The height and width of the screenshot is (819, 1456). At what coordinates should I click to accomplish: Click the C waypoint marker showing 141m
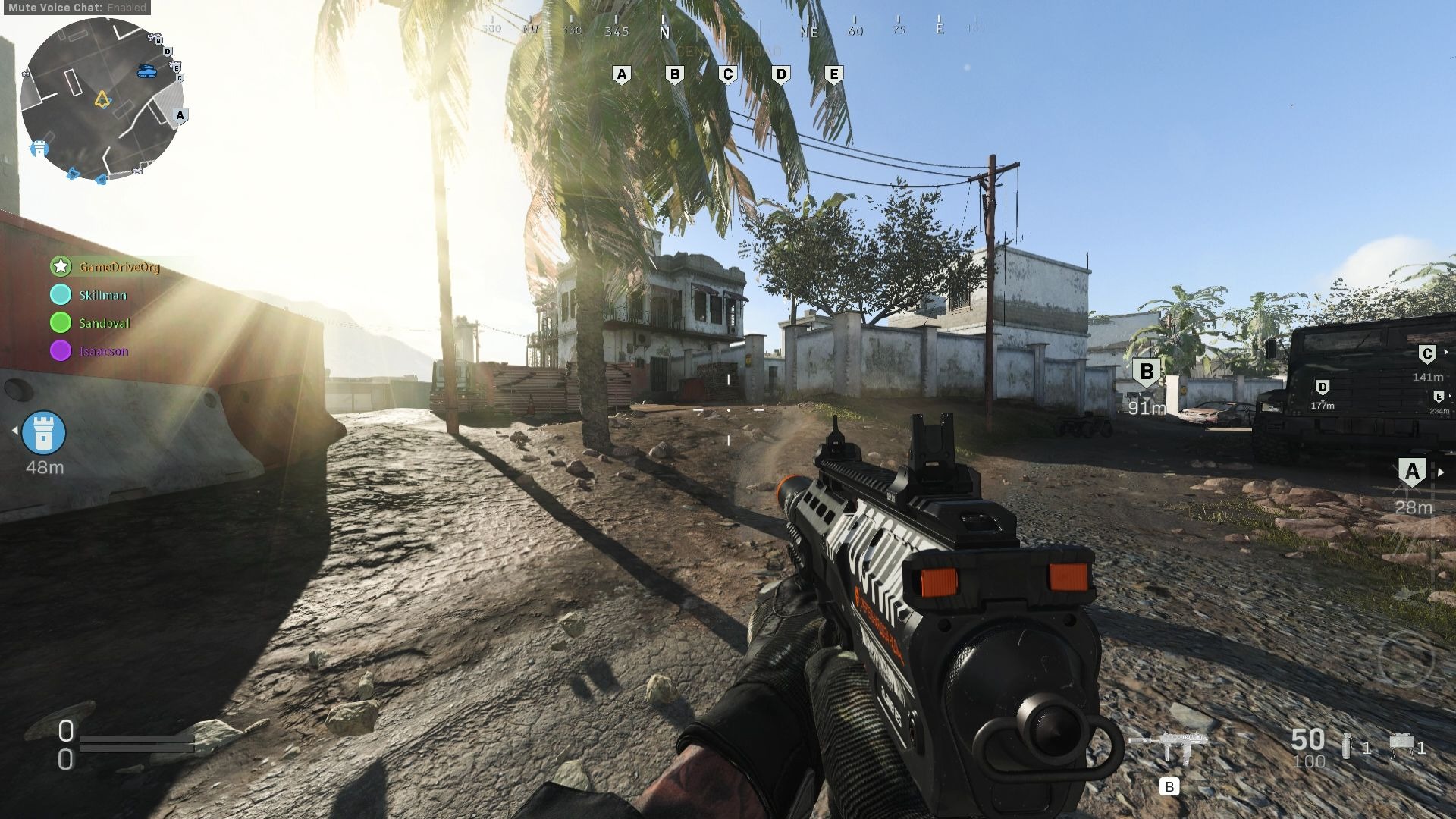click(x=1427, y=354)
